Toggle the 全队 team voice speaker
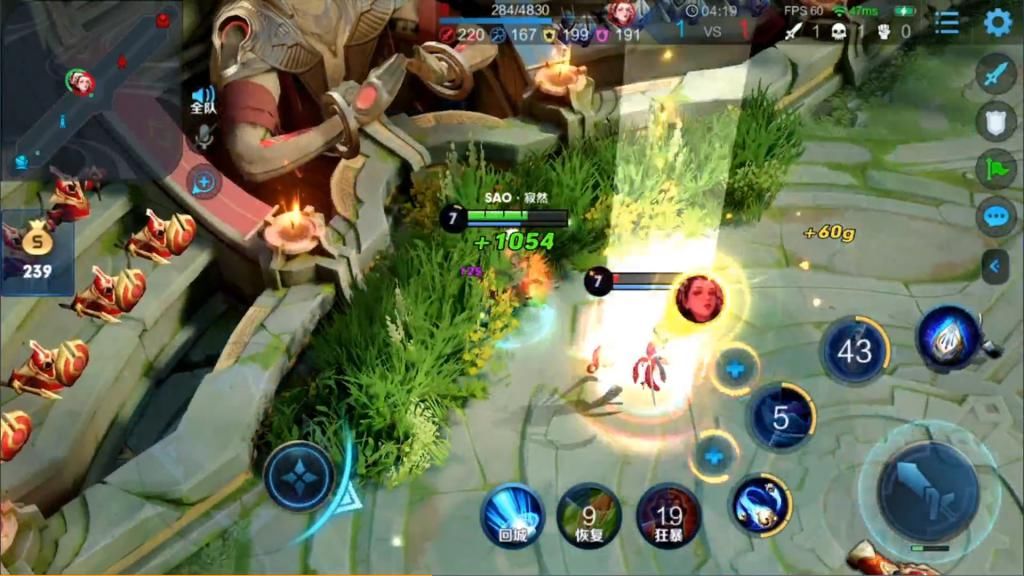 click(203, 101)
